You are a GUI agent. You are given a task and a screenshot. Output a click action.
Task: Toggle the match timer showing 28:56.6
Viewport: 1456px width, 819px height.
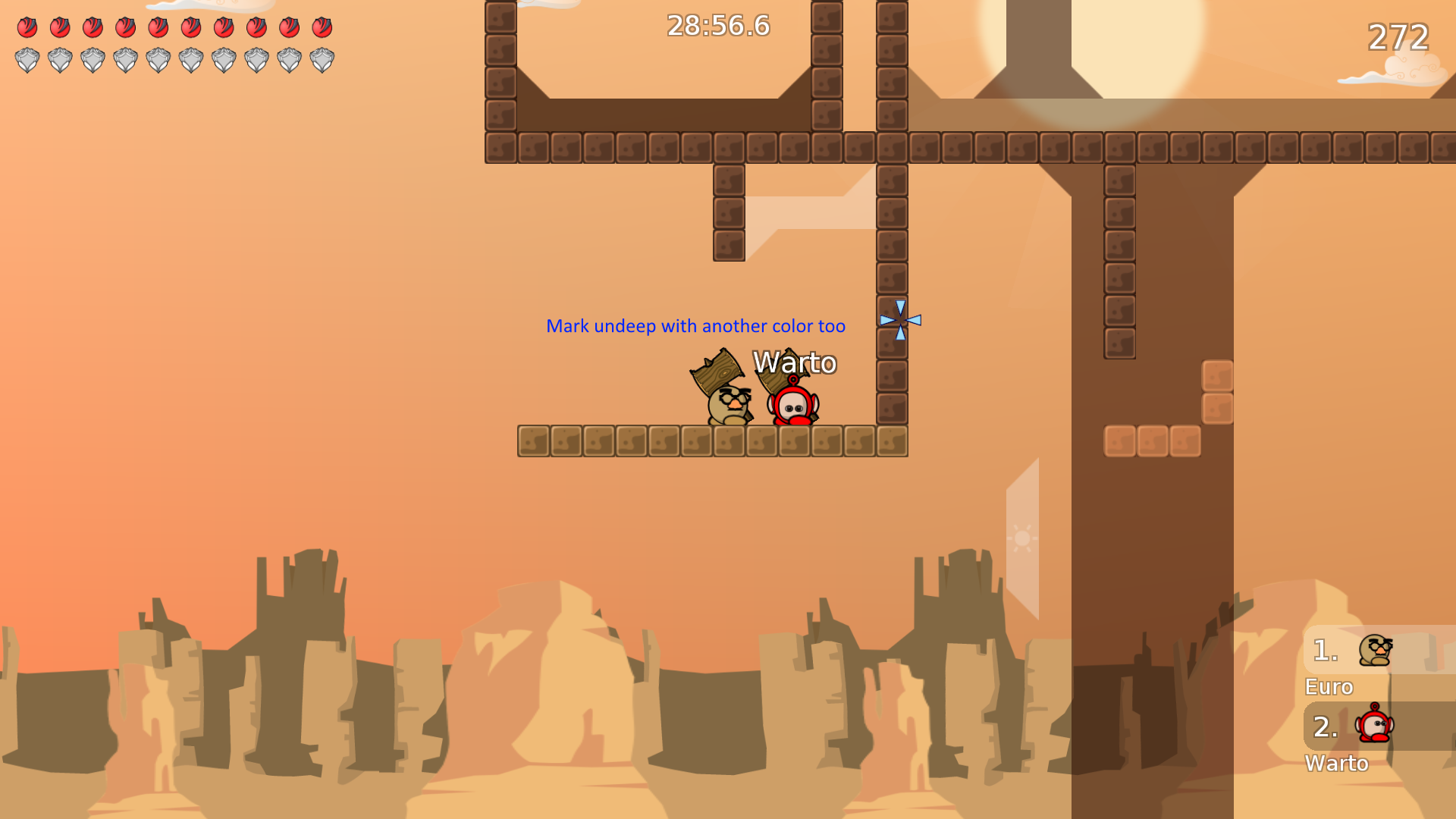point(716,26)
